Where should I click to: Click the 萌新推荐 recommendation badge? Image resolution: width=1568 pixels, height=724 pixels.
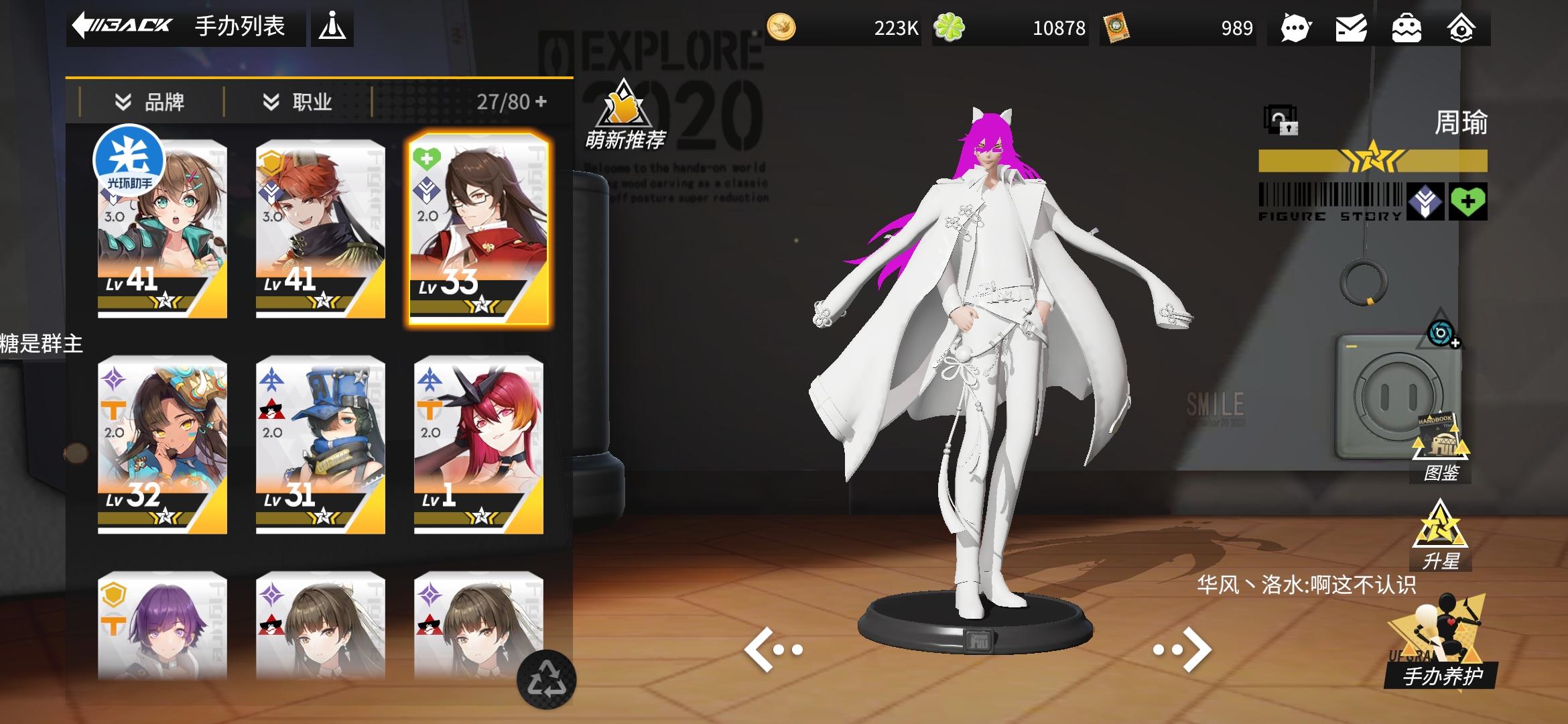624,119
